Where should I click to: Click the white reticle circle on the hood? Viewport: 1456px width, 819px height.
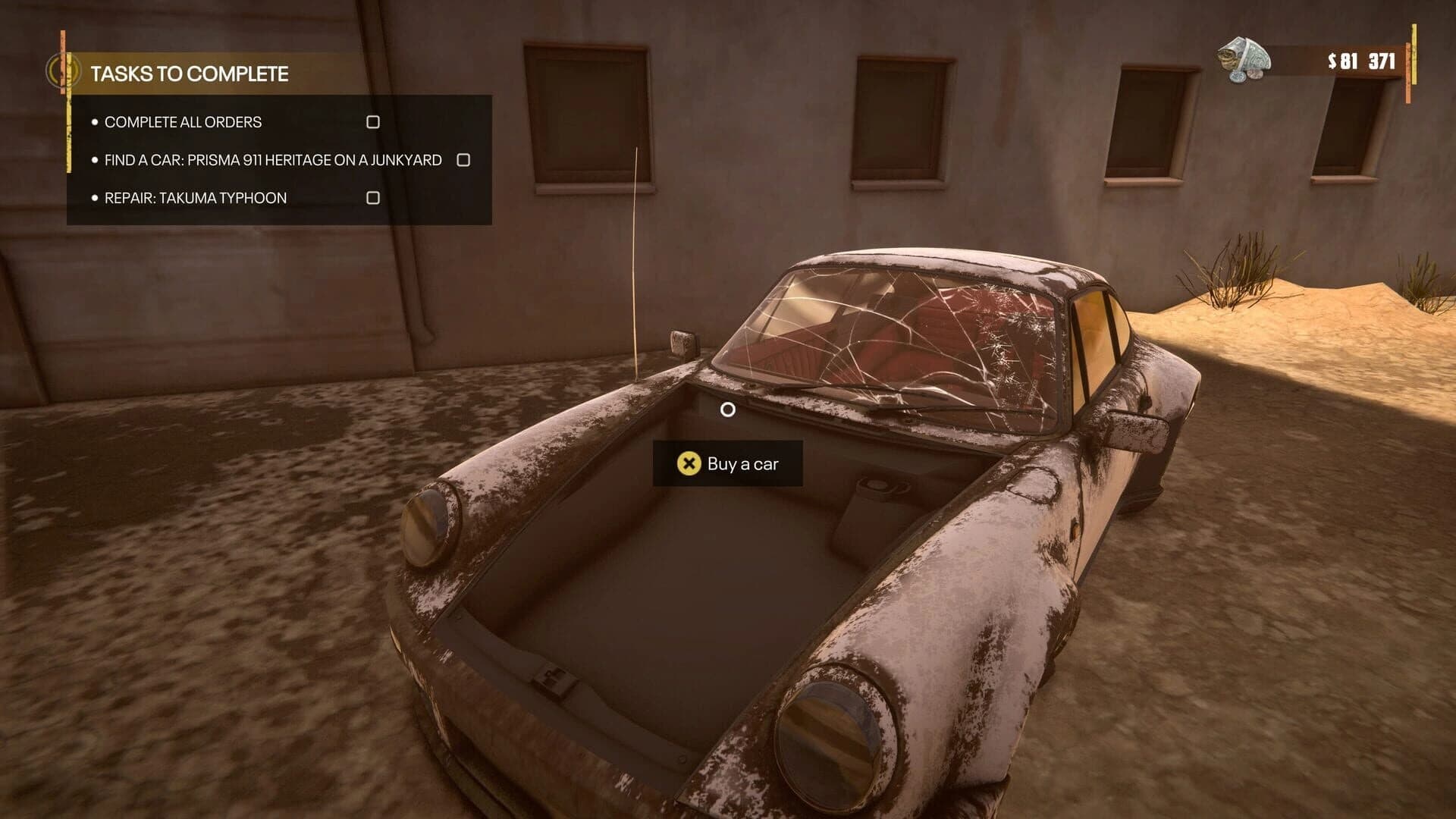pyautogui.click(x=729, y=409)
